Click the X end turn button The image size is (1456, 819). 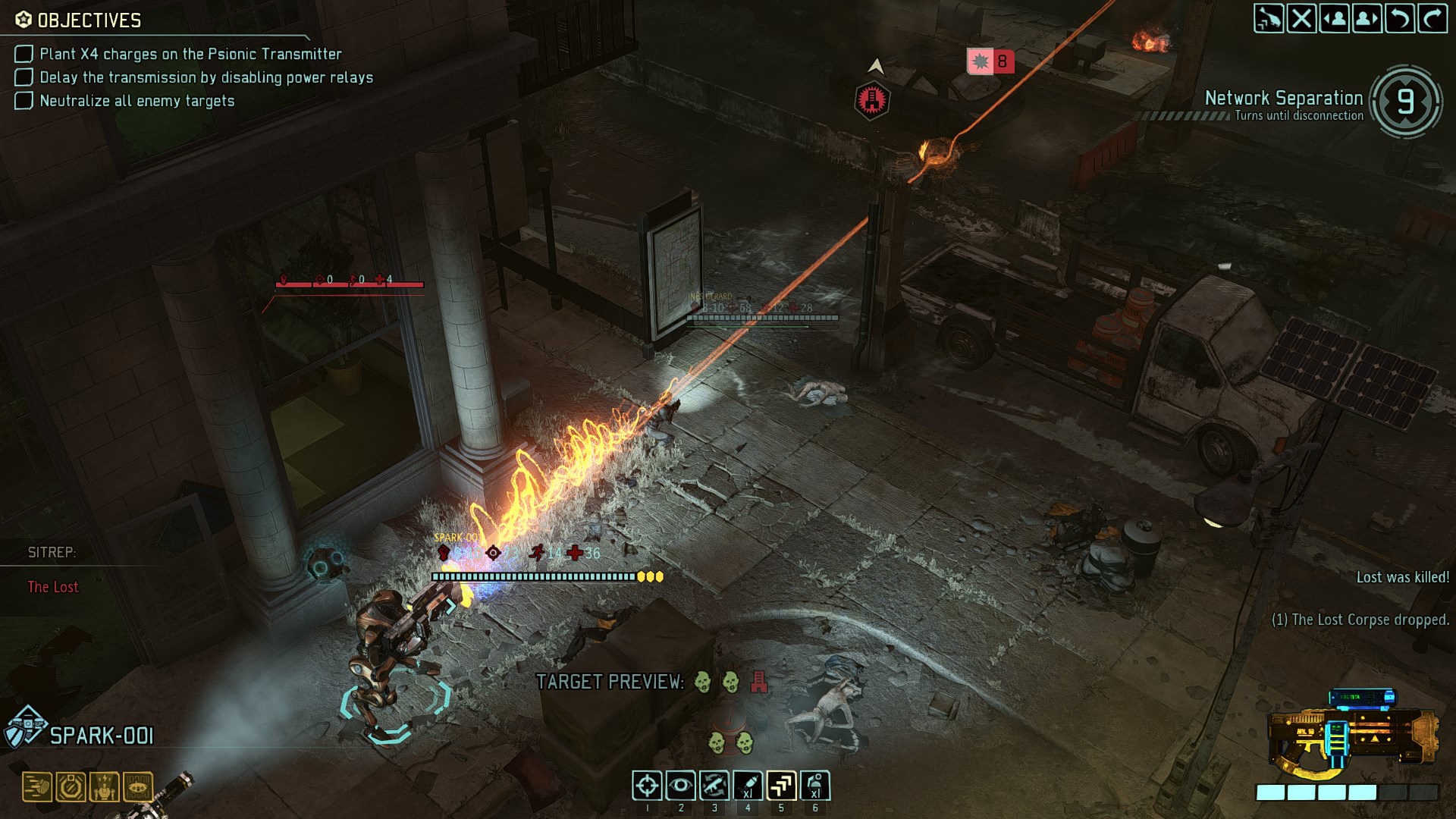coord(1301,19)
